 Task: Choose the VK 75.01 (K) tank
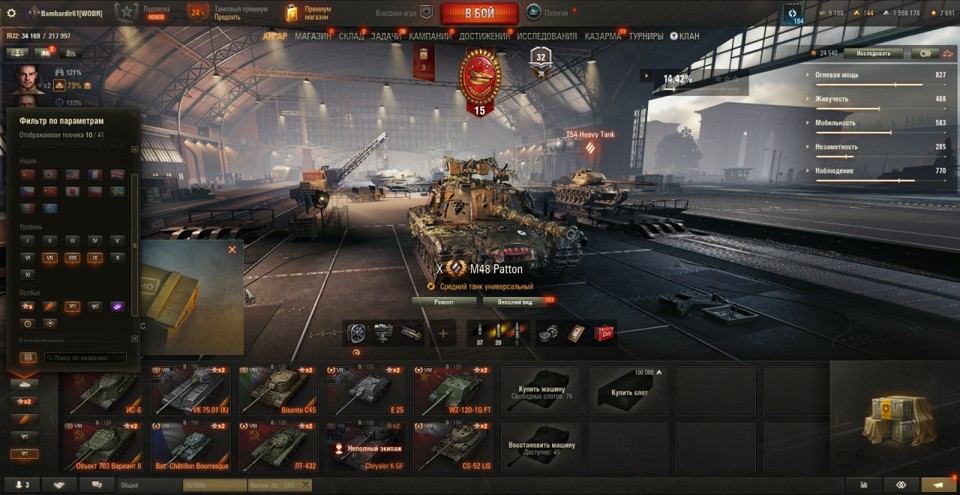190,390
